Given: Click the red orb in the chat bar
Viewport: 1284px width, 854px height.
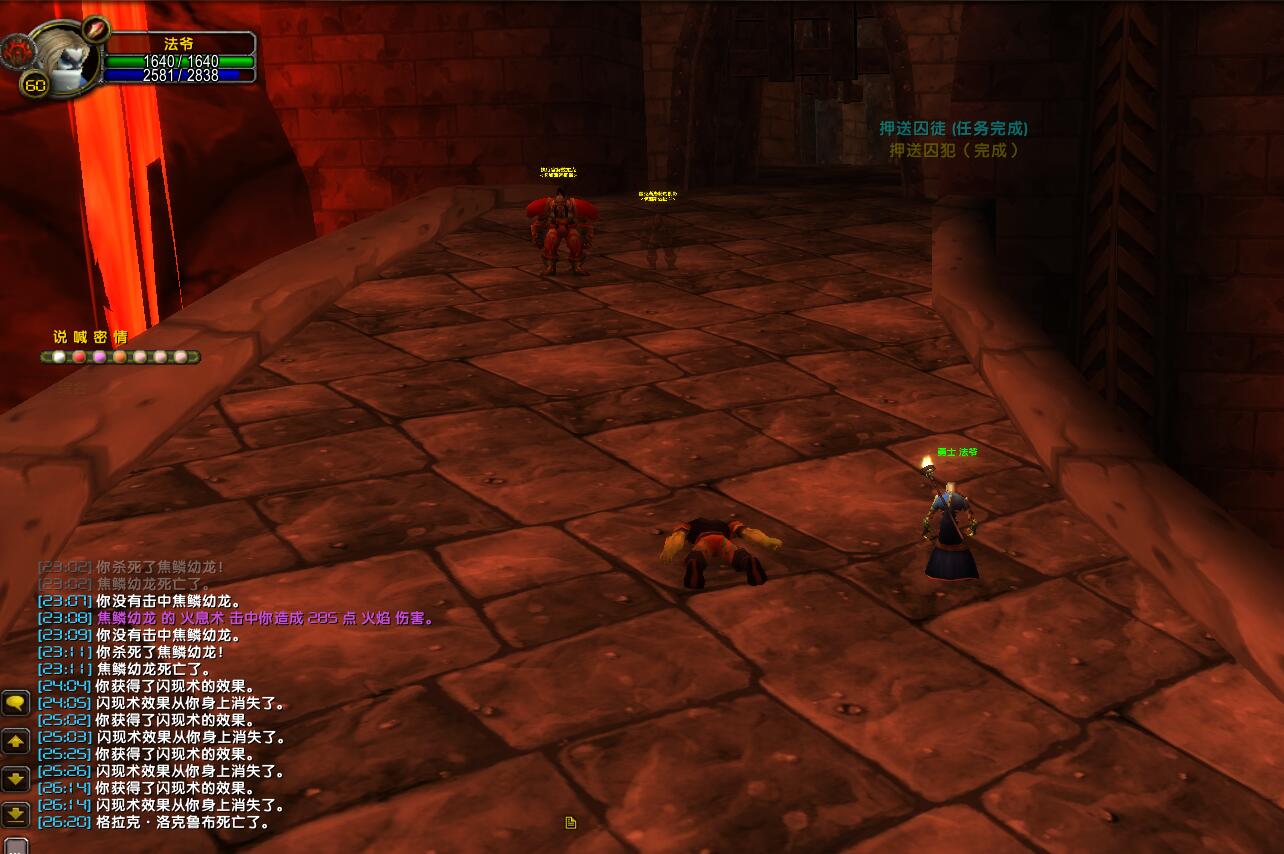Looking at the screenshot, I should coord(79,357).
